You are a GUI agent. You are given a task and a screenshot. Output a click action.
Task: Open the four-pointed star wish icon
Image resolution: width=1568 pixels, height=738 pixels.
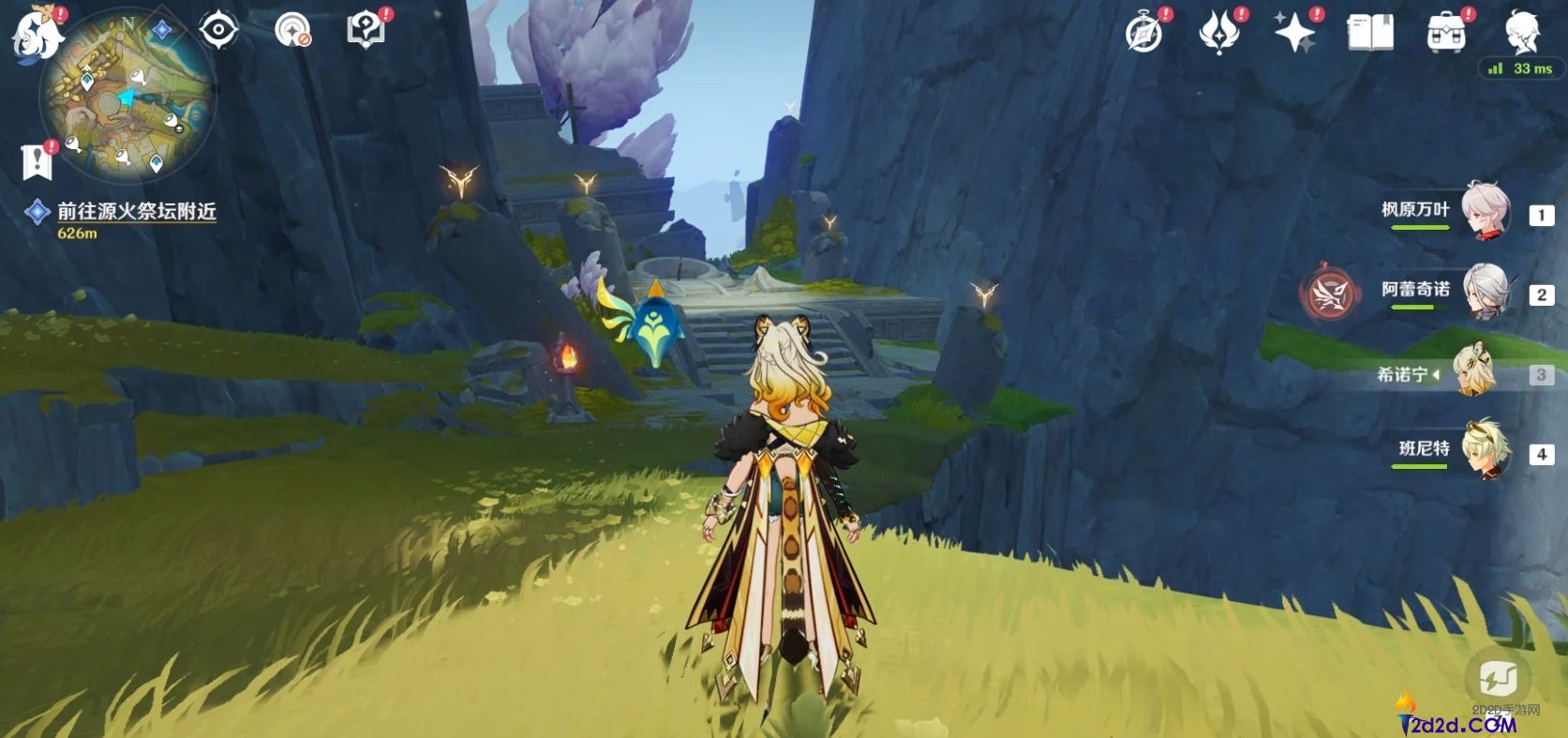coord(1294,34)
